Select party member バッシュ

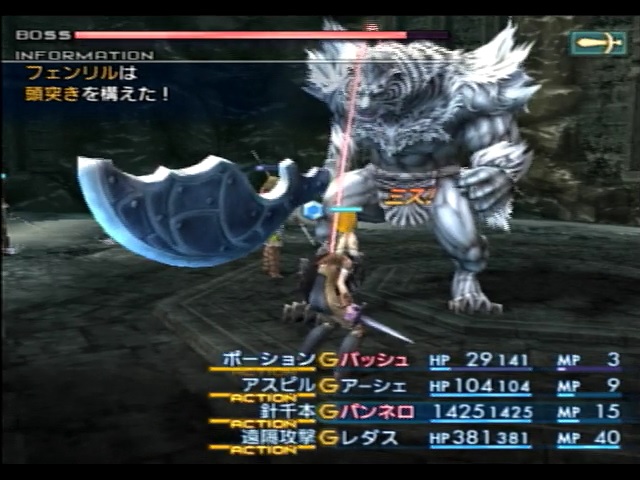(x=376, y=360)
